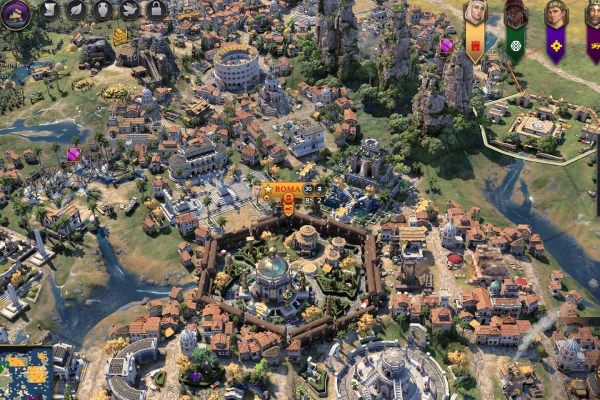This screenshot has height=400, width=600.
Task: Open the amphora vase icon panel
Action: click(103, 11)
